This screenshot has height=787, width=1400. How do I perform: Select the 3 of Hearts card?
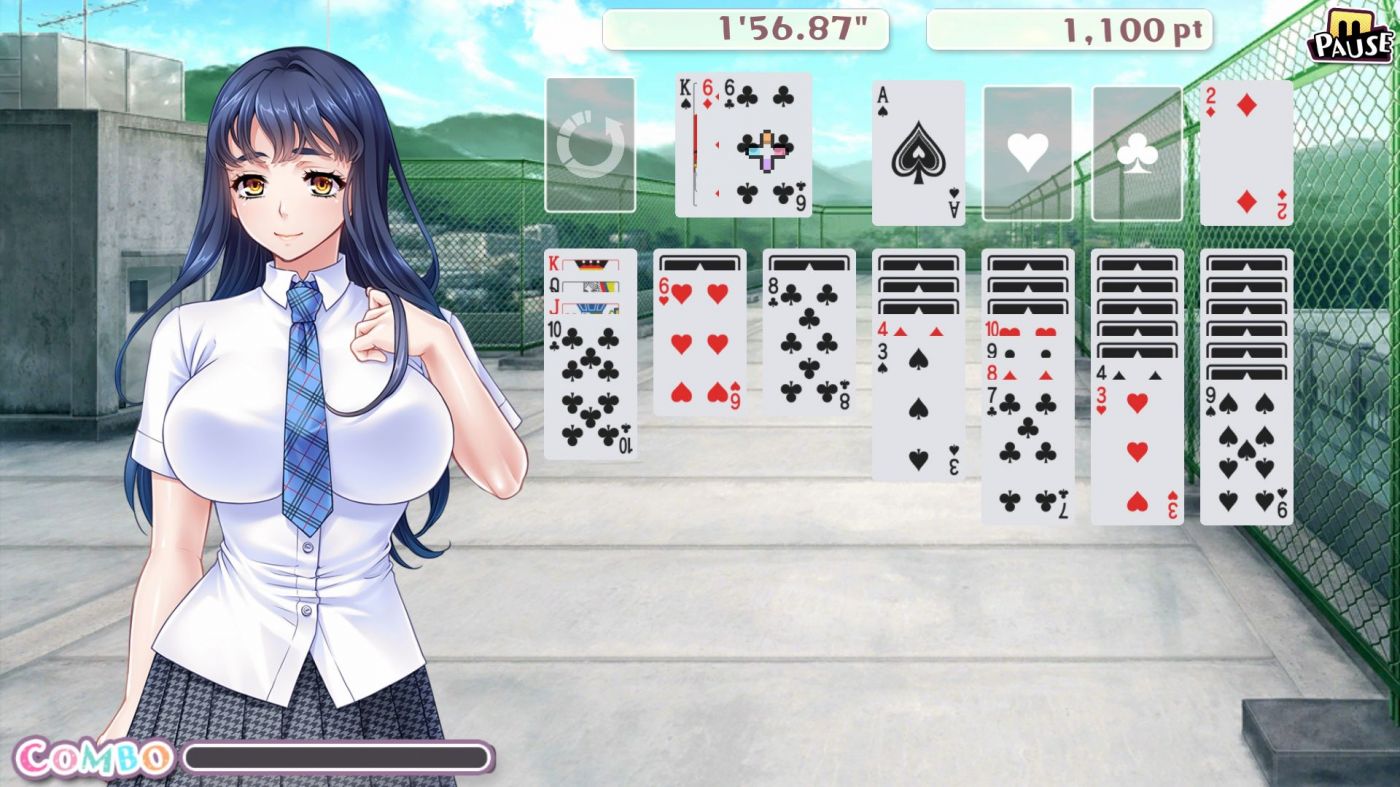coord(1138,450)
